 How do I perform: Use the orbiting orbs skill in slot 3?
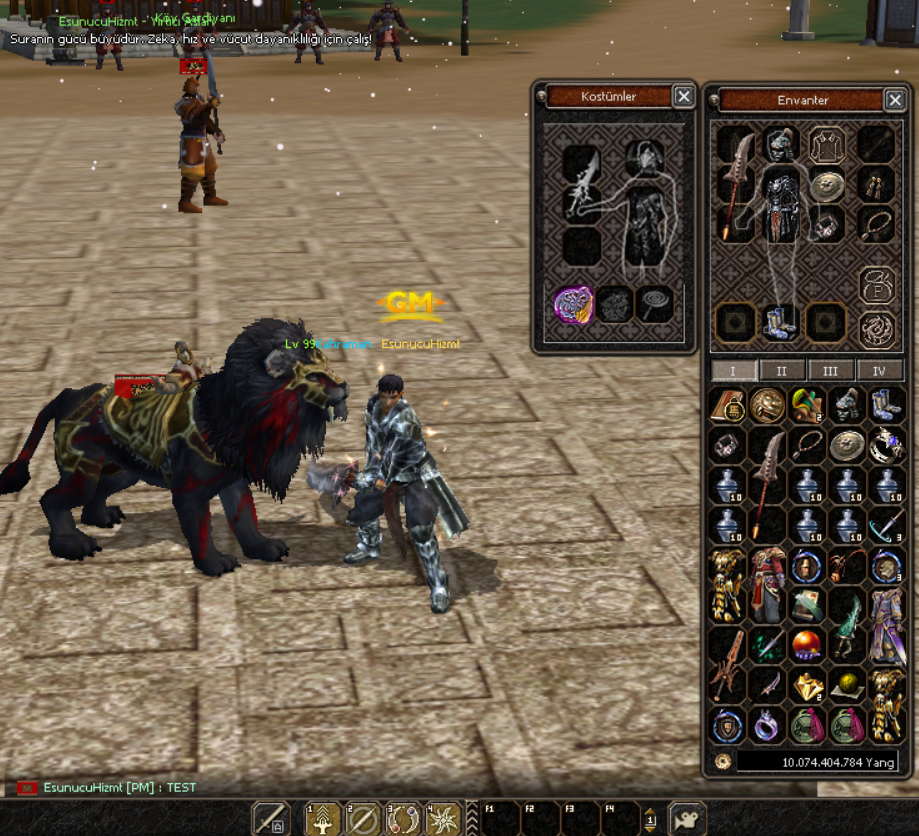click(x=403, y=819)
